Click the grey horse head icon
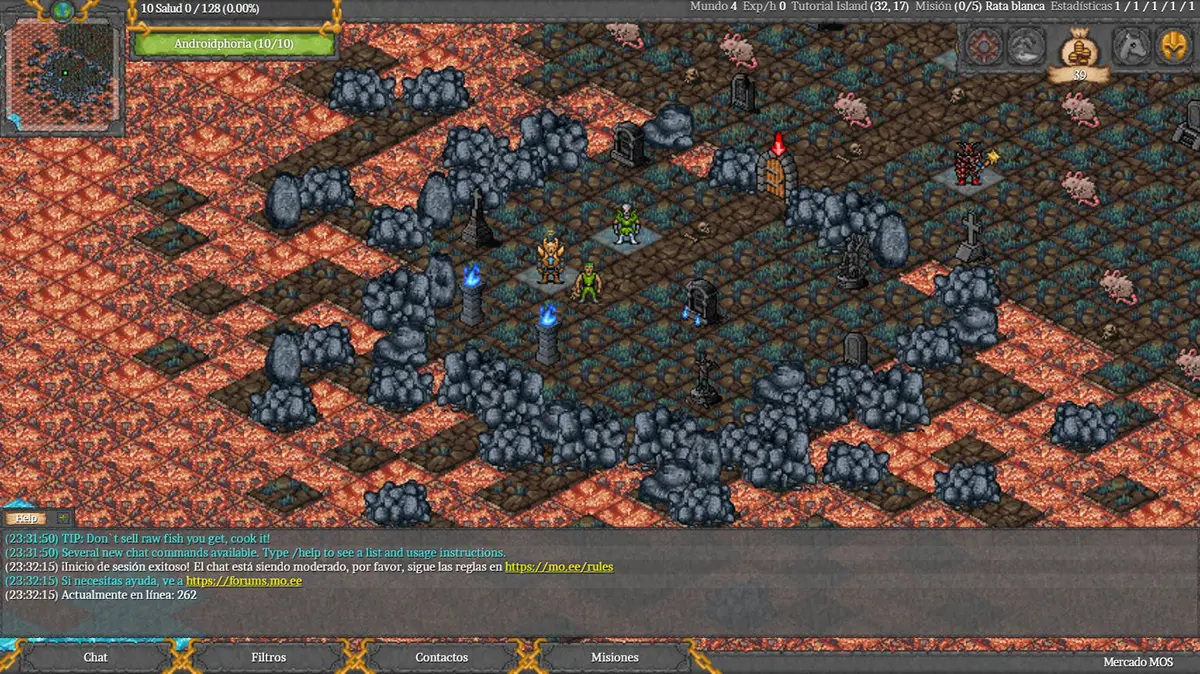 click(x=1129, y=46)
